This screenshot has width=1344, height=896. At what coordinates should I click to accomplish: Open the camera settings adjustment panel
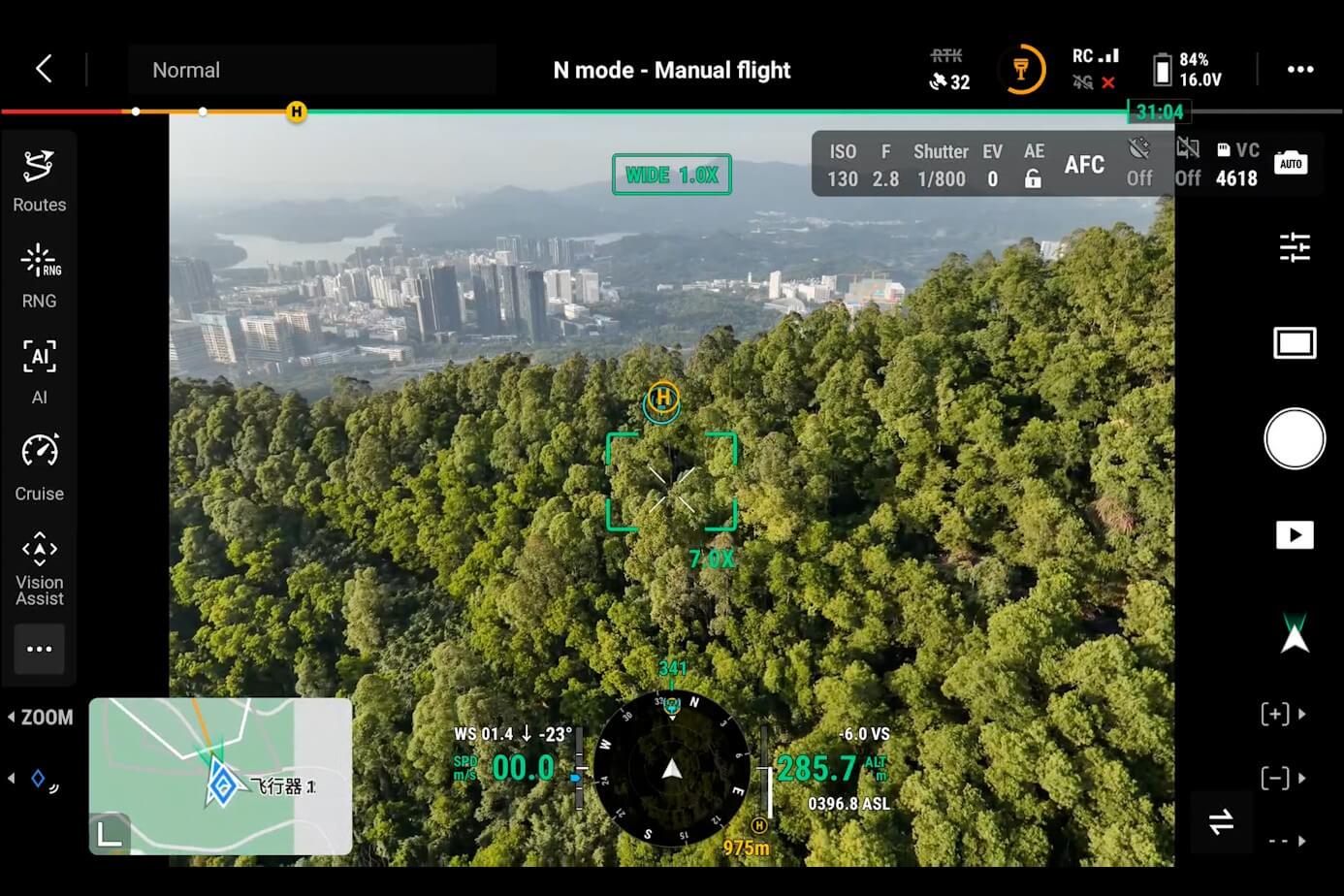[x=1296, y=248]
